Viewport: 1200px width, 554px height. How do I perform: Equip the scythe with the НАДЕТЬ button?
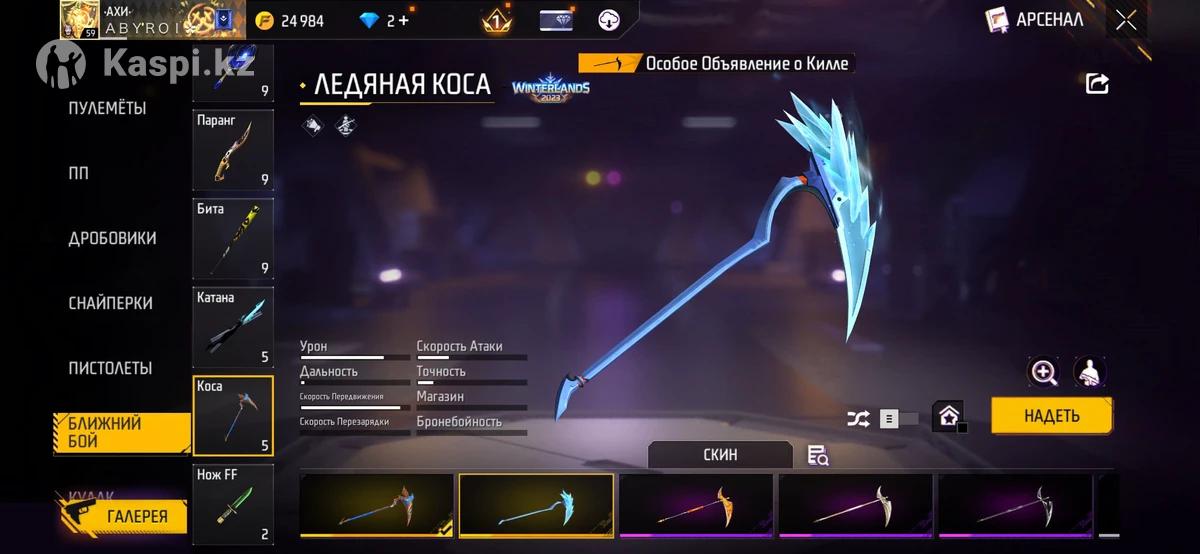pyautogui.click(x=1051, y=416)
